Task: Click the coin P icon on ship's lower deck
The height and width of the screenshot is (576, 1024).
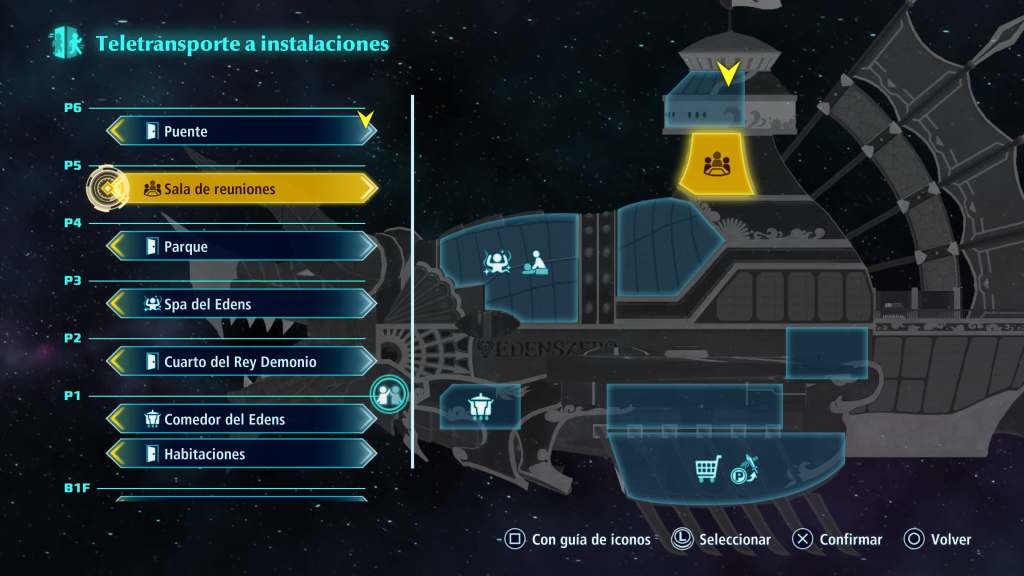Action: pyautogui.click(x=743, y=468)
